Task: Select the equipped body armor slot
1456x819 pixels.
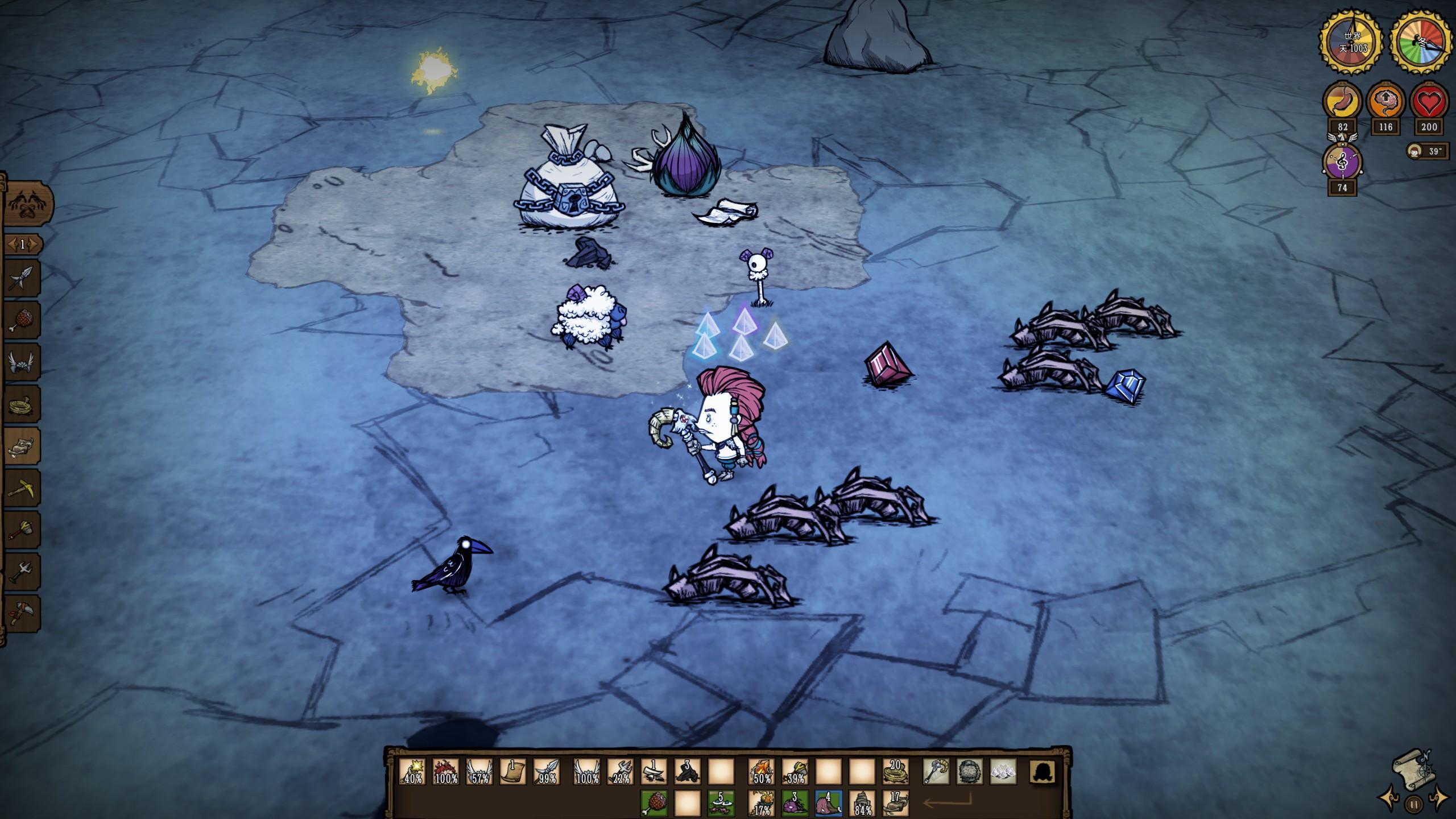Action: pos(970,772)
